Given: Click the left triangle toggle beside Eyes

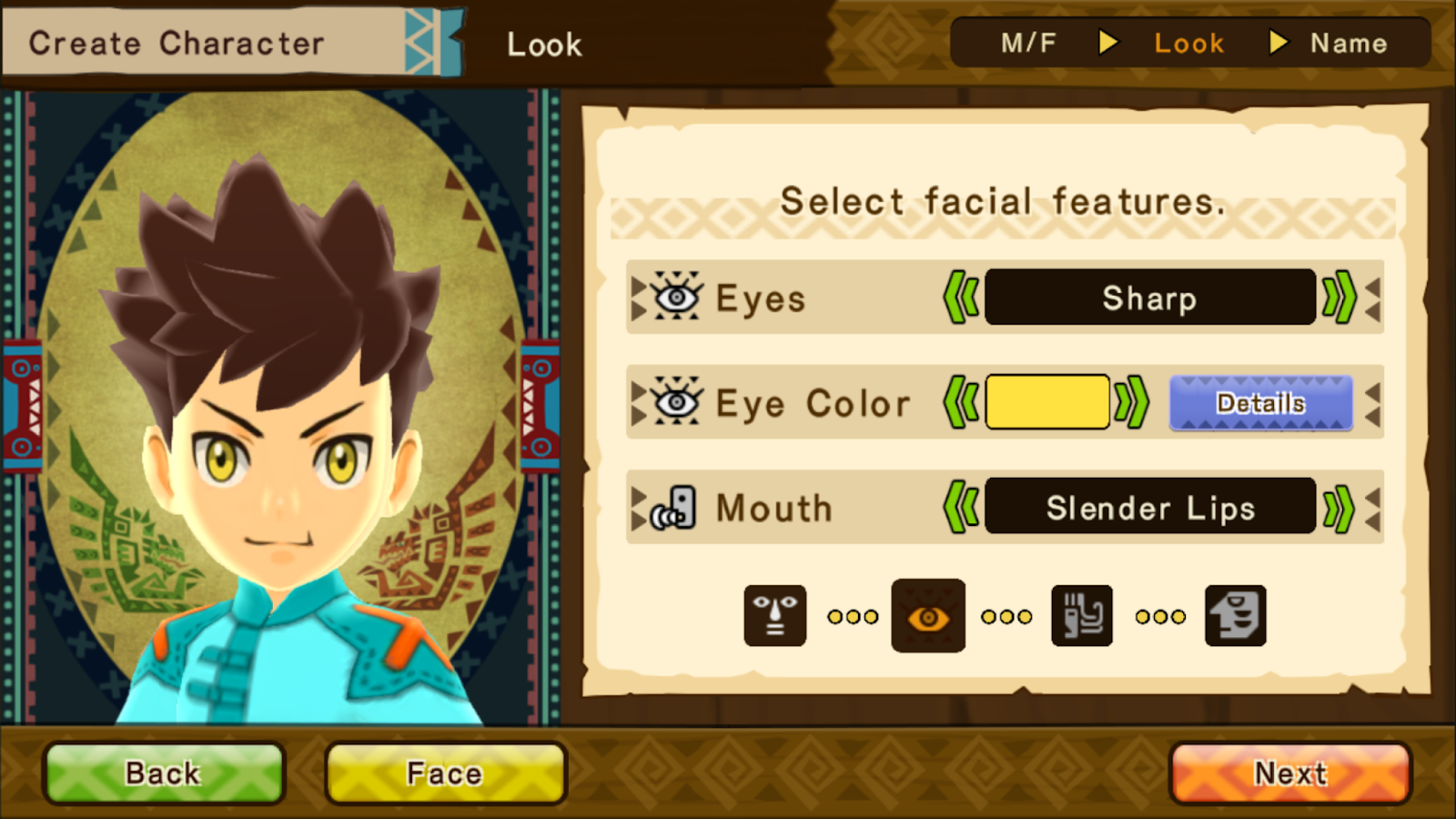Looking at the screenshot, I should coord(640,297).
